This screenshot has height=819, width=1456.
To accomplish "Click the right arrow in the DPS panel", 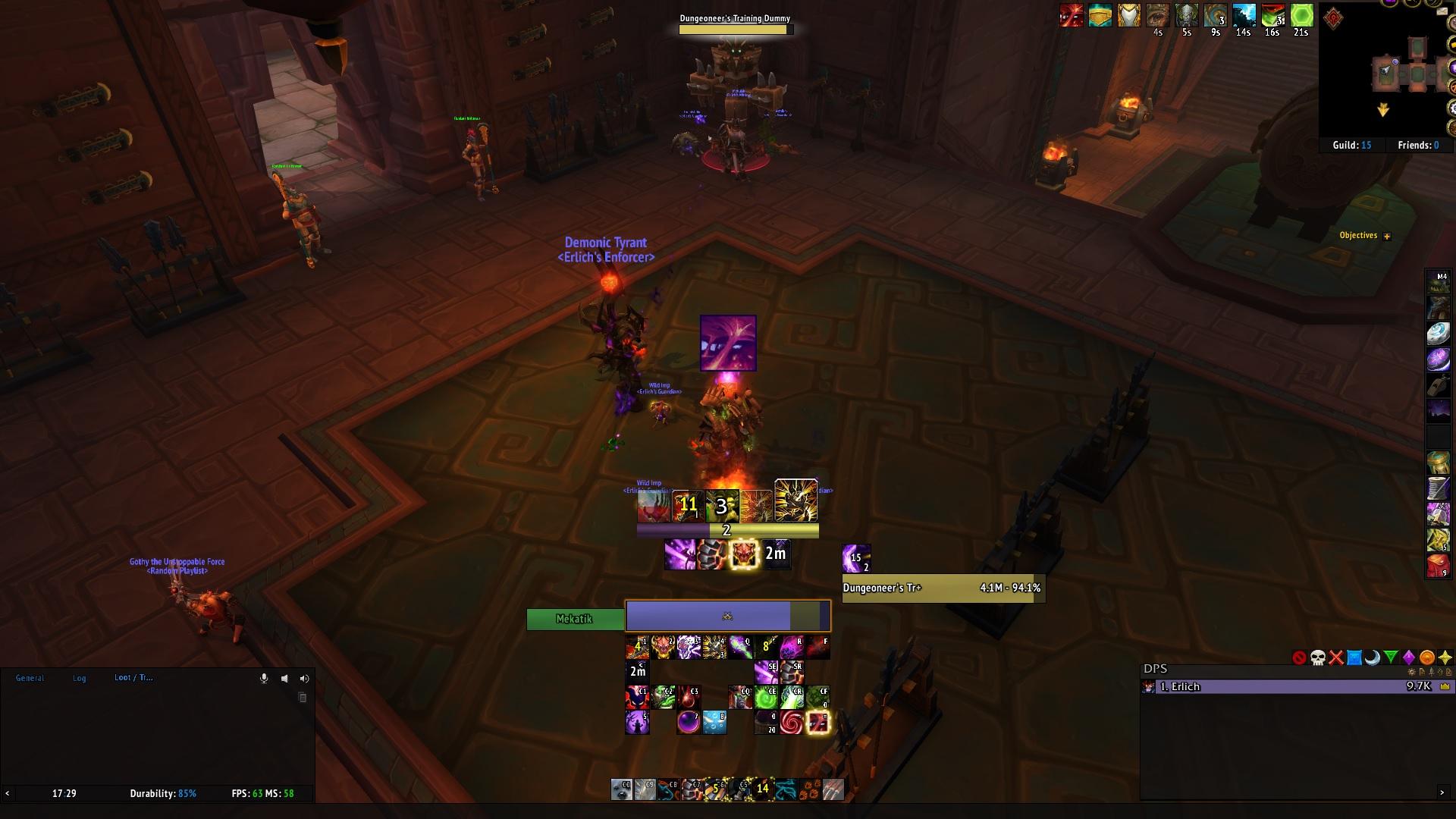I will (1442, 792).
